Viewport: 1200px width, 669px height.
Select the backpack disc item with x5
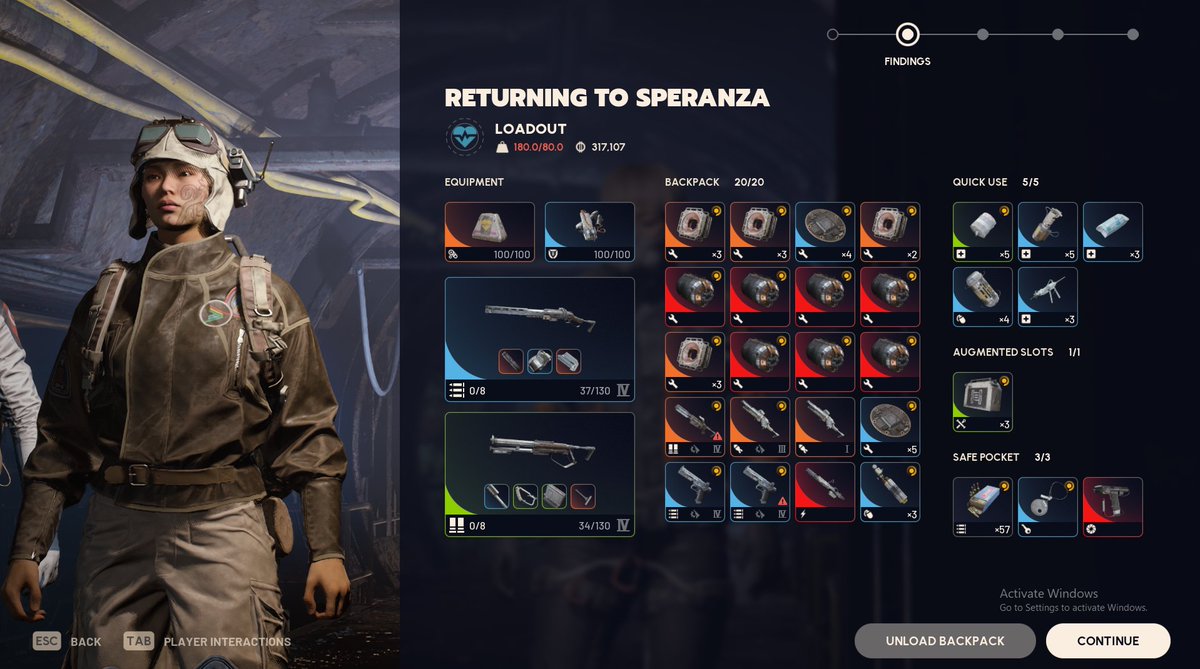[x=889, y=427]
